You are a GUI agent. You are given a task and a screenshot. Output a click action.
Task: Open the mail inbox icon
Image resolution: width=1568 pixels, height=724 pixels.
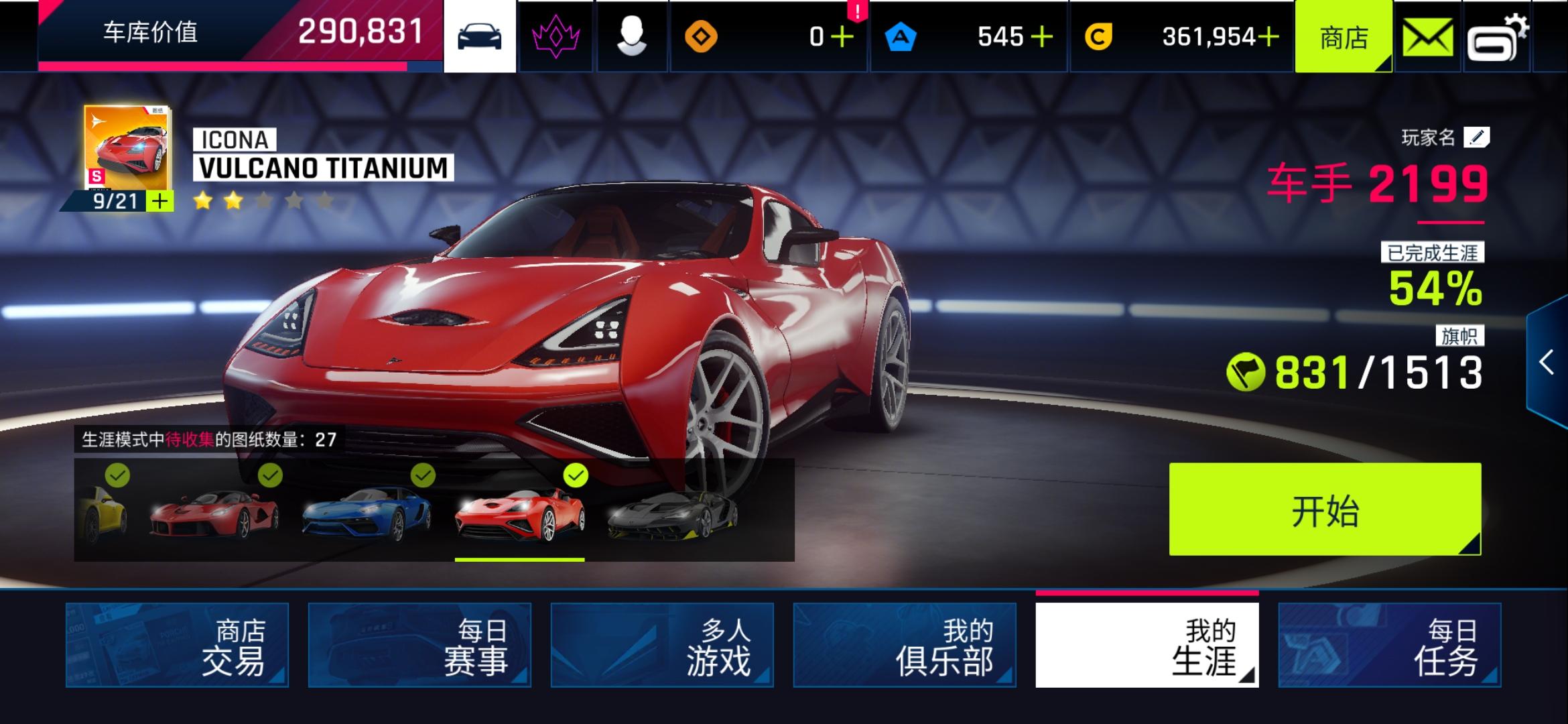click(x=1428, y=36)
